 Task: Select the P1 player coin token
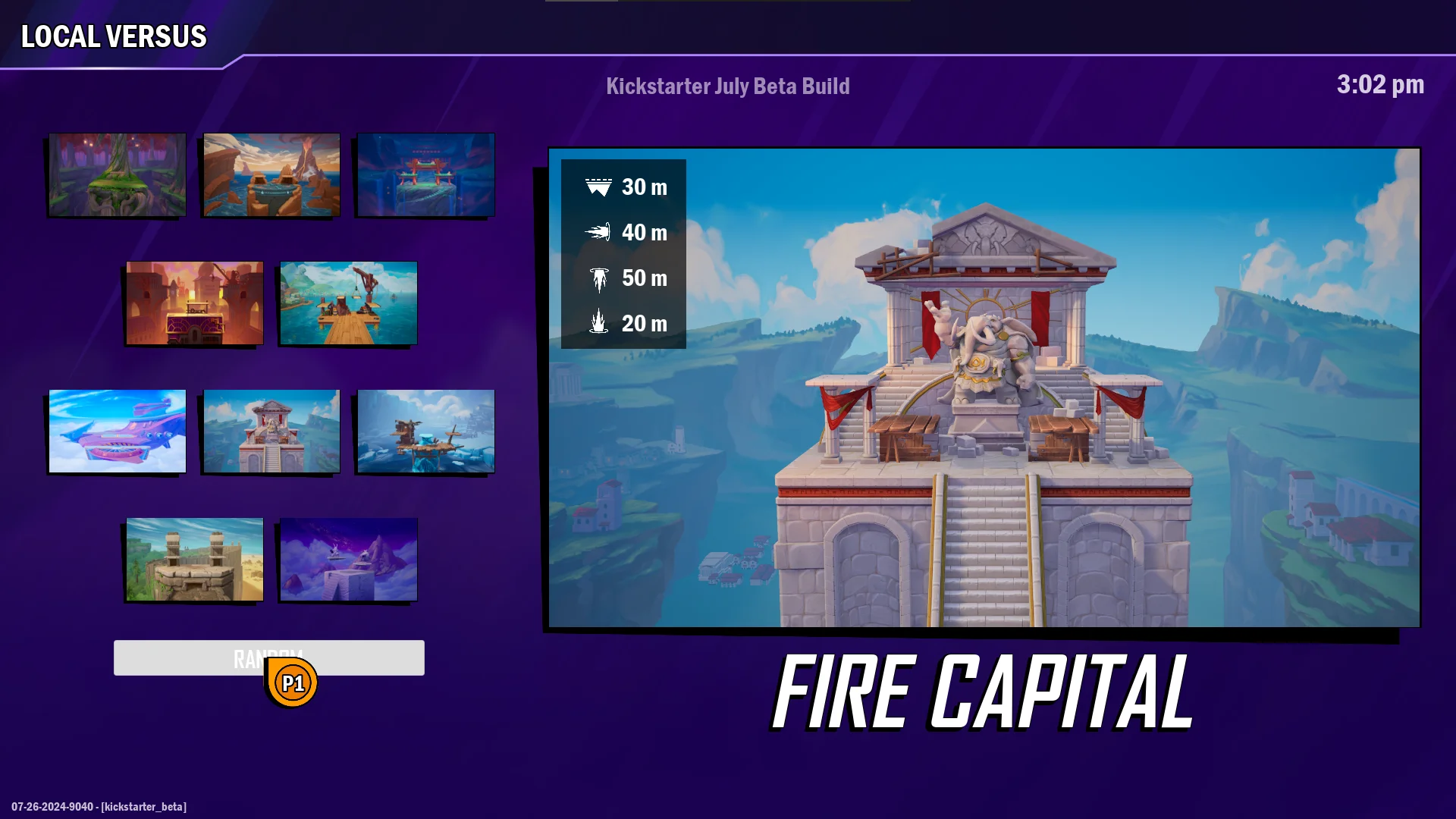point(293,682)
